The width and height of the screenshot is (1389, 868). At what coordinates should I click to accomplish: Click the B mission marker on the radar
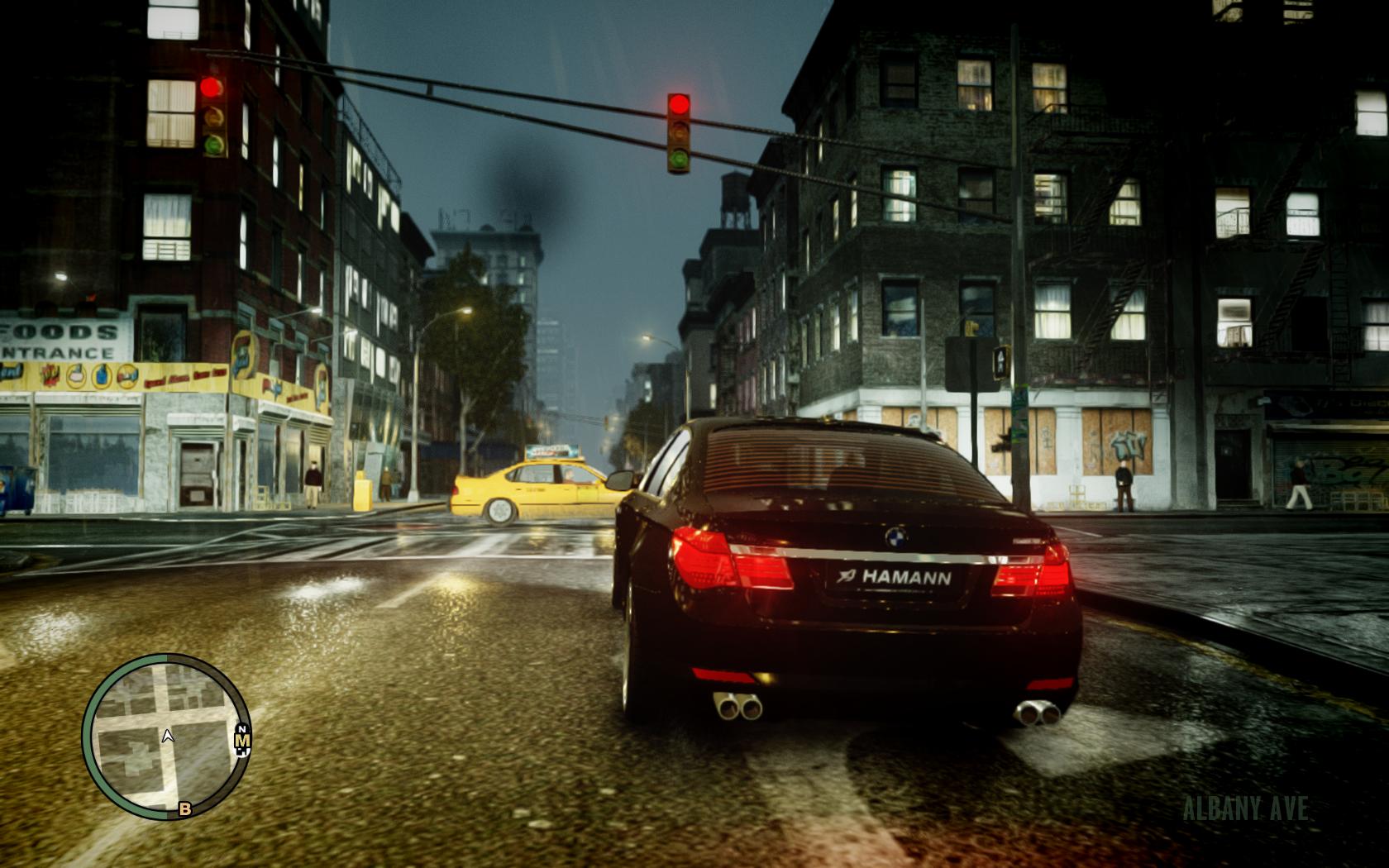coord(185,809)
